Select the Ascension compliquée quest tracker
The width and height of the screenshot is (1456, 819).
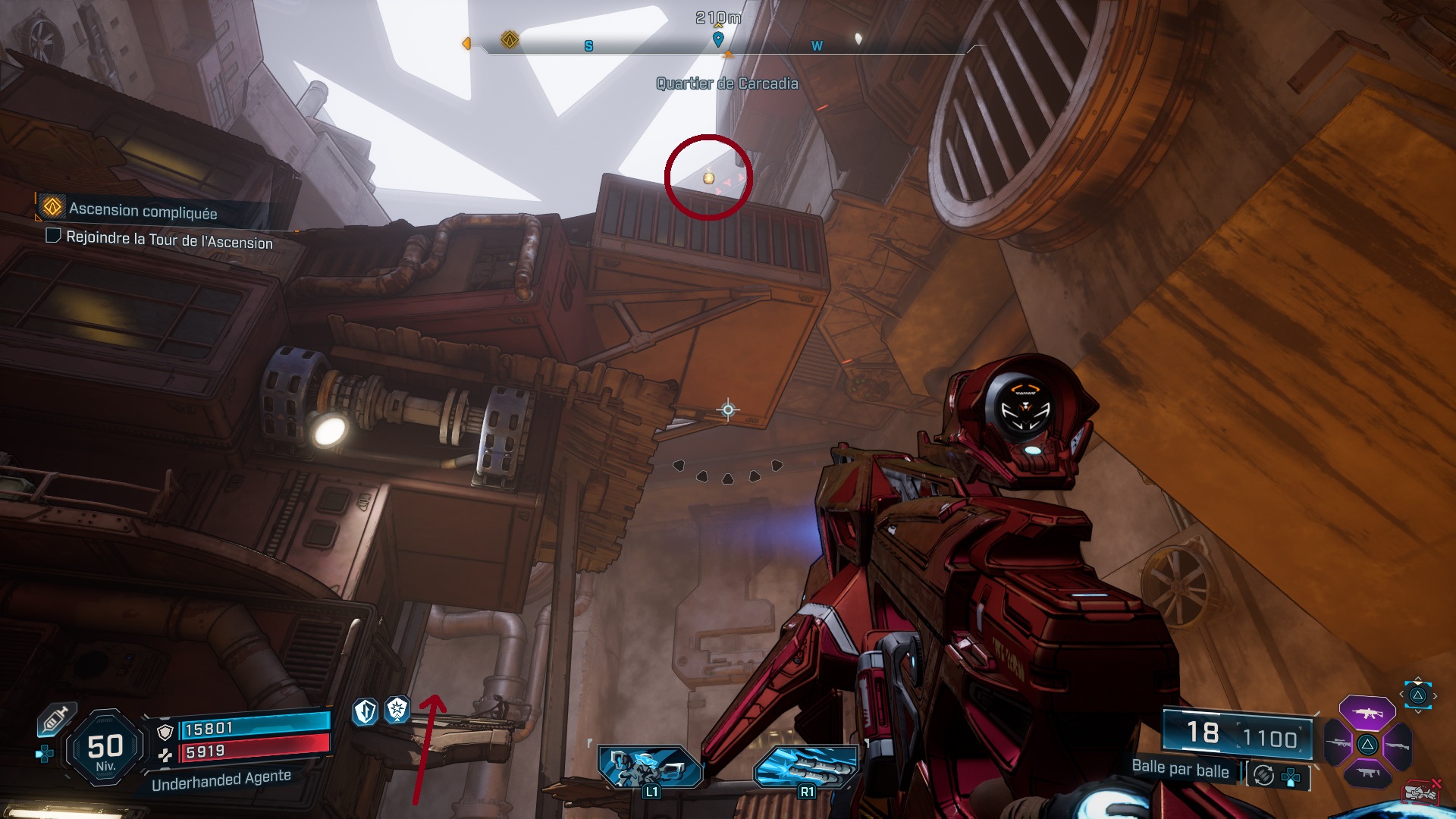(143, 210)
